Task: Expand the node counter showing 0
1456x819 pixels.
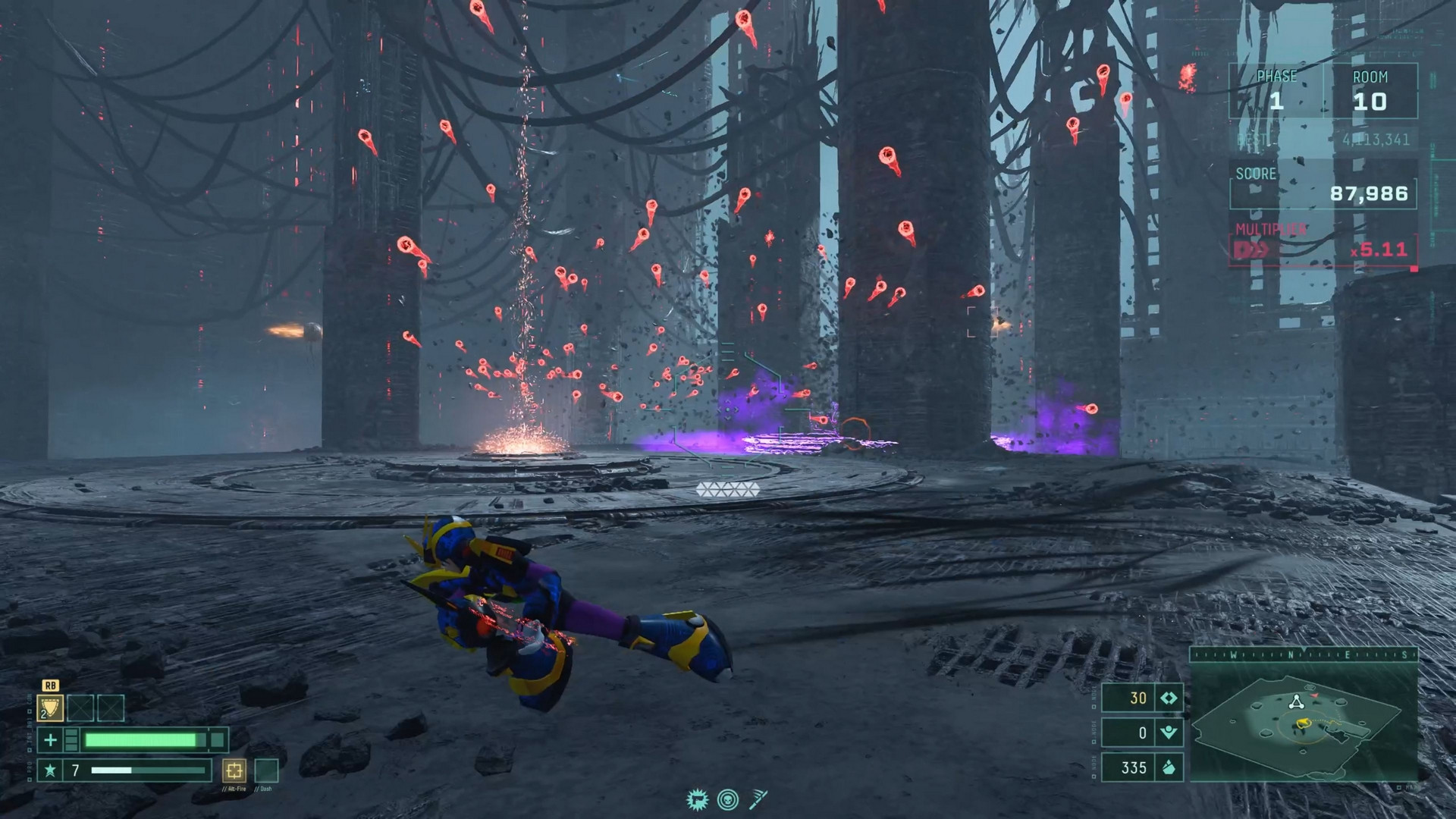Action: [x=1142, y=731]
